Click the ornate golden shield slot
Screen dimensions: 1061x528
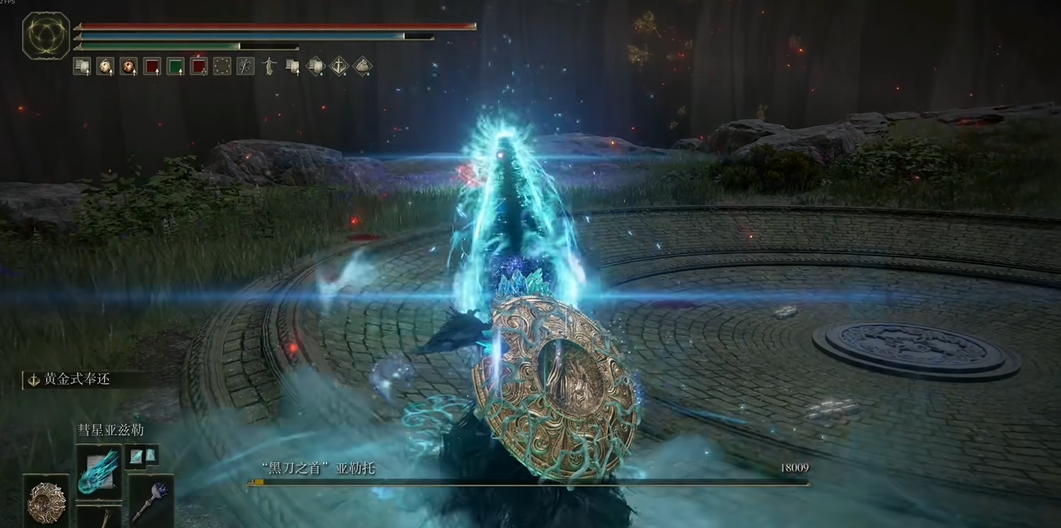click(x=46, y=500)
